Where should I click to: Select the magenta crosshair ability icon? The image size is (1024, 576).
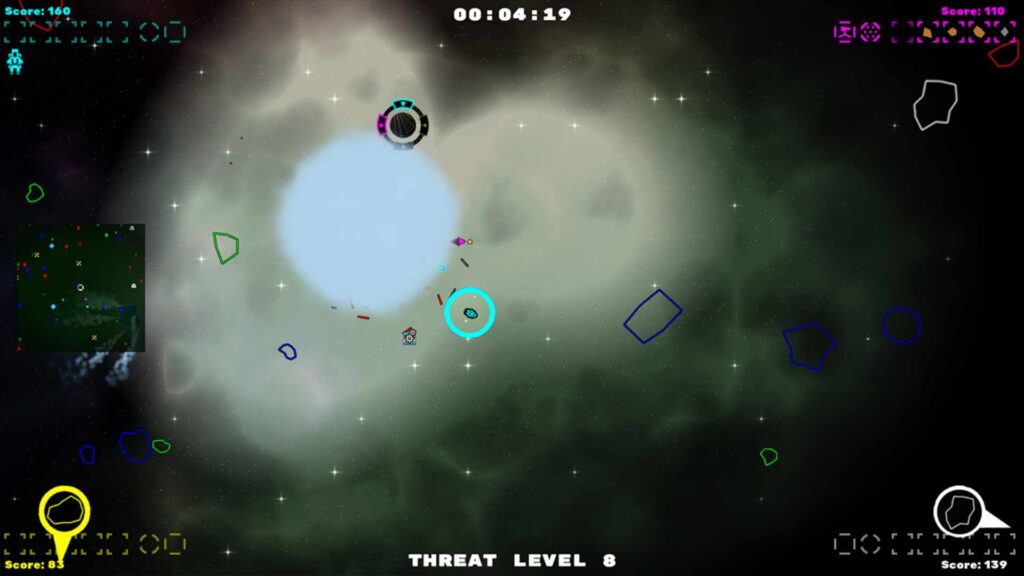(x=870, y=32)
